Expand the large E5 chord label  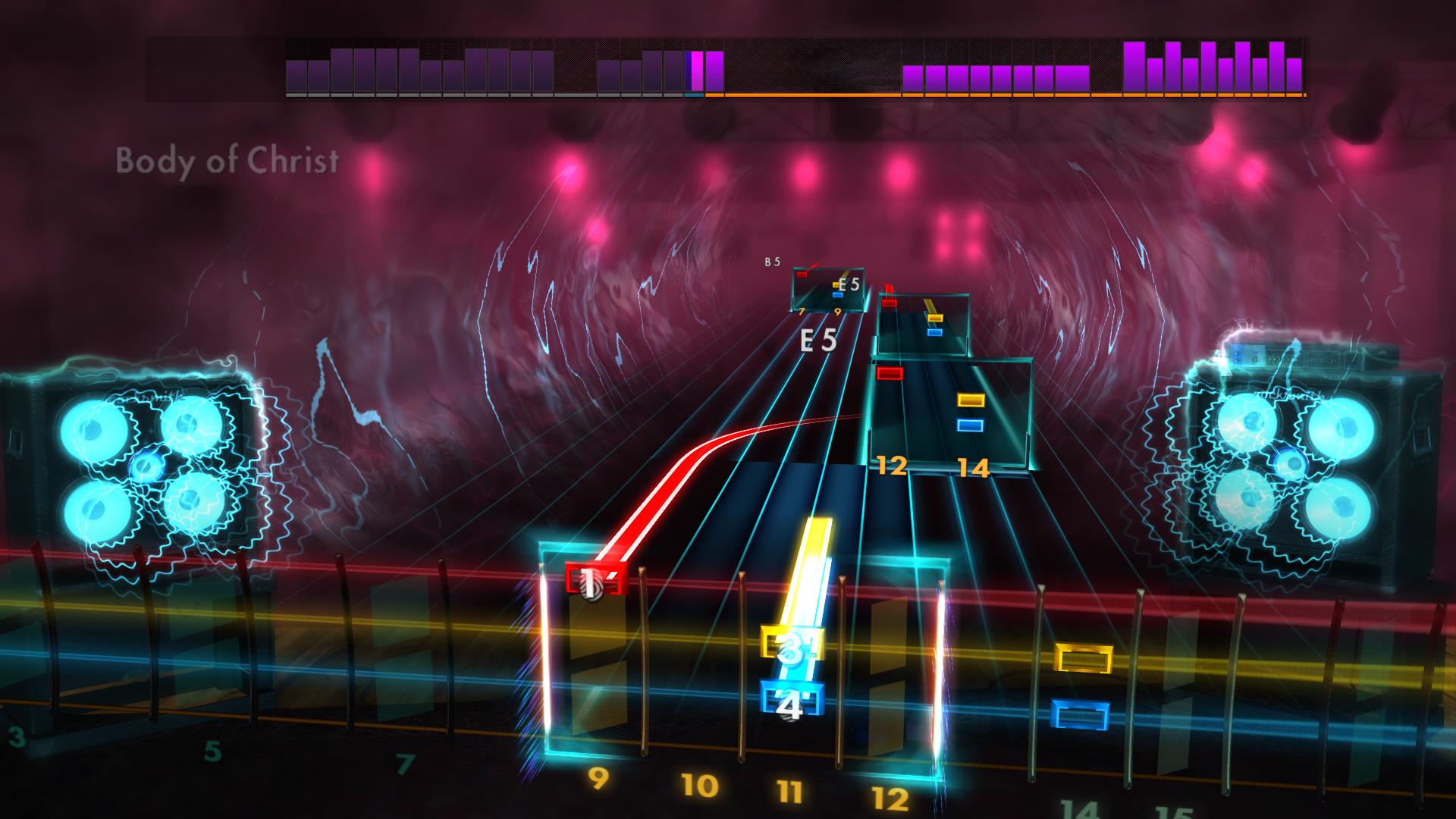coord(817,341)
